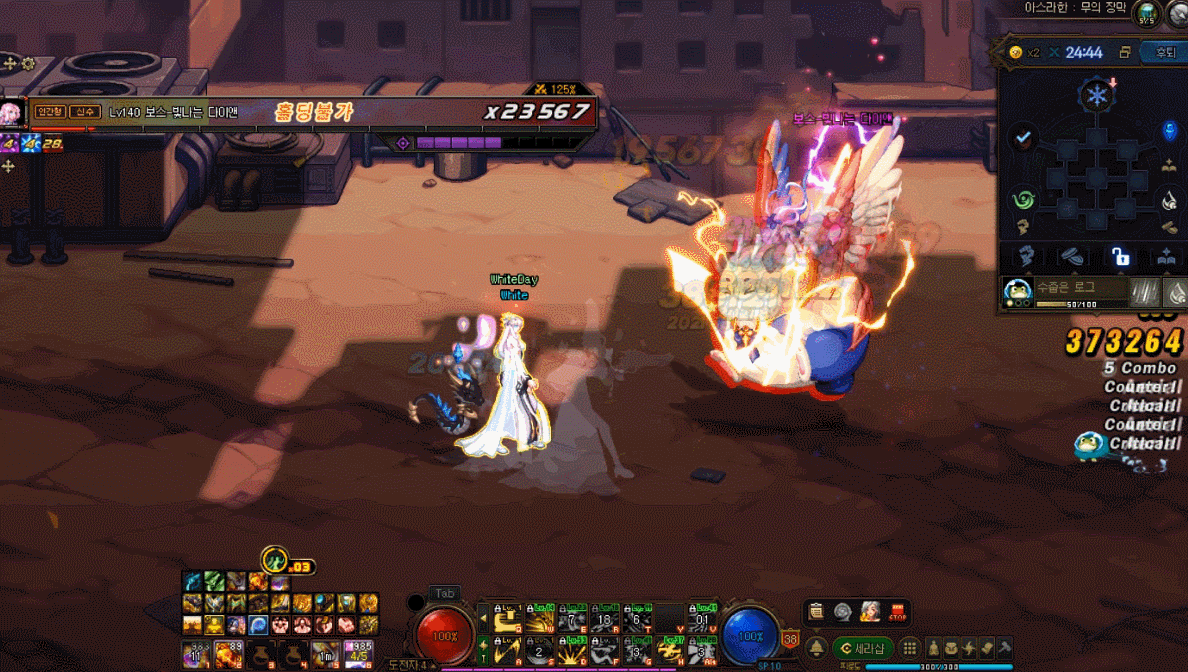Select the frog portrait of 수줍은 로그

[x=1018, y=292]
